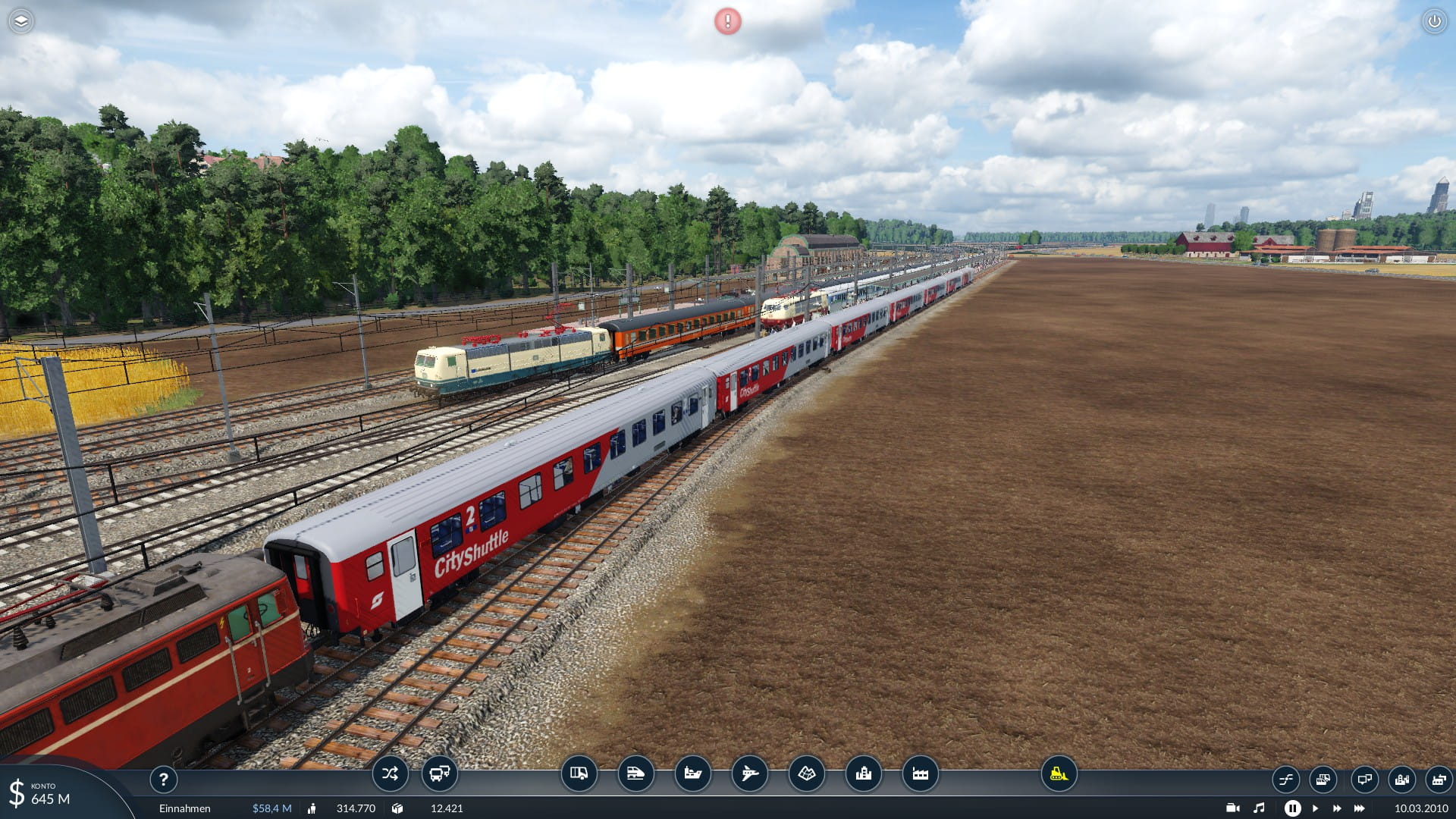The height and width of the screenshot is (819, 1456).
Task: Open the rail construction train menu
Action: [635, 774]
